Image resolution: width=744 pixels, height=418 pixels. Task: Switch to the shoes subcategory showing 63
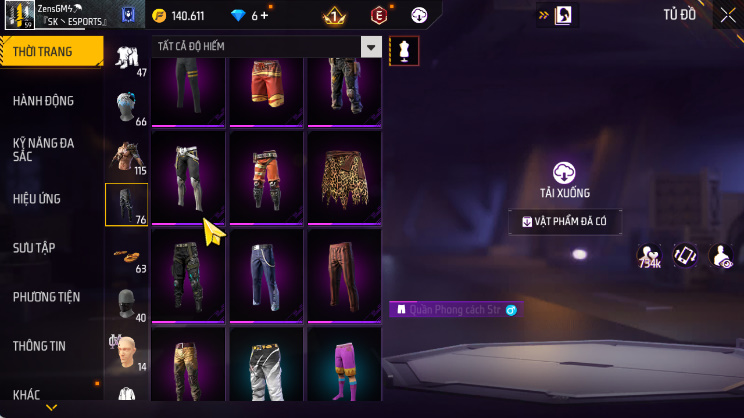[x=127, y=256]
